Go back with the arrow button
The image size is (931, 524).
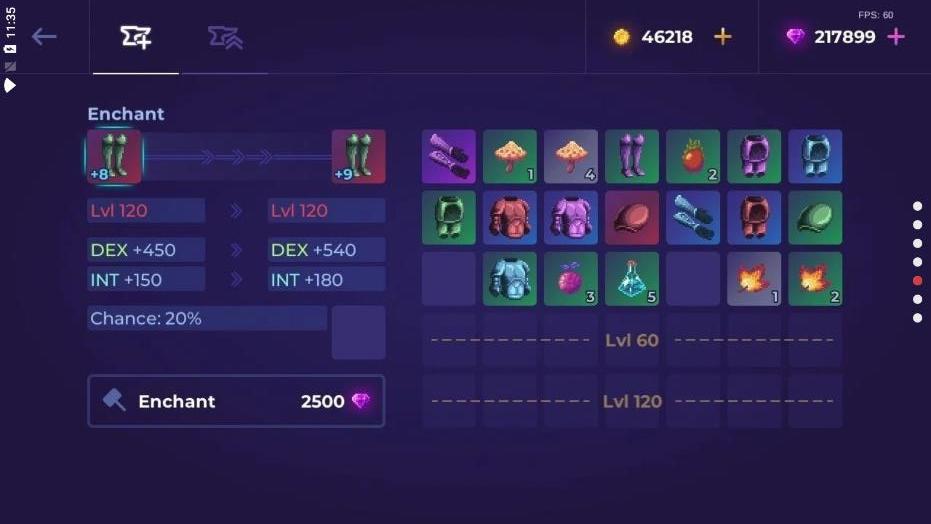pos(44,37)
